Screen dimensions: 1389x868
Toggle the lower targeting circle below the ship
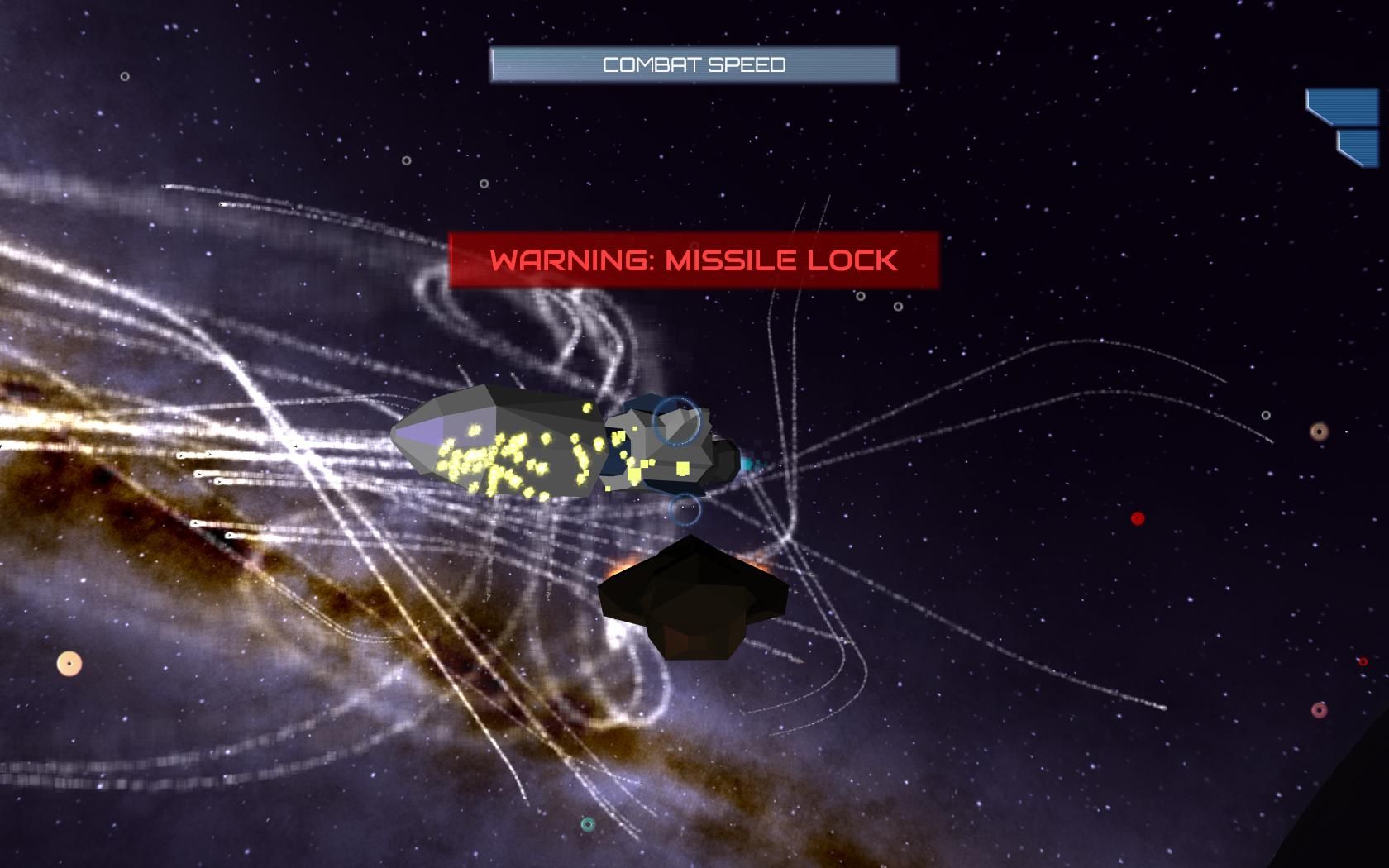coord(687,510)
